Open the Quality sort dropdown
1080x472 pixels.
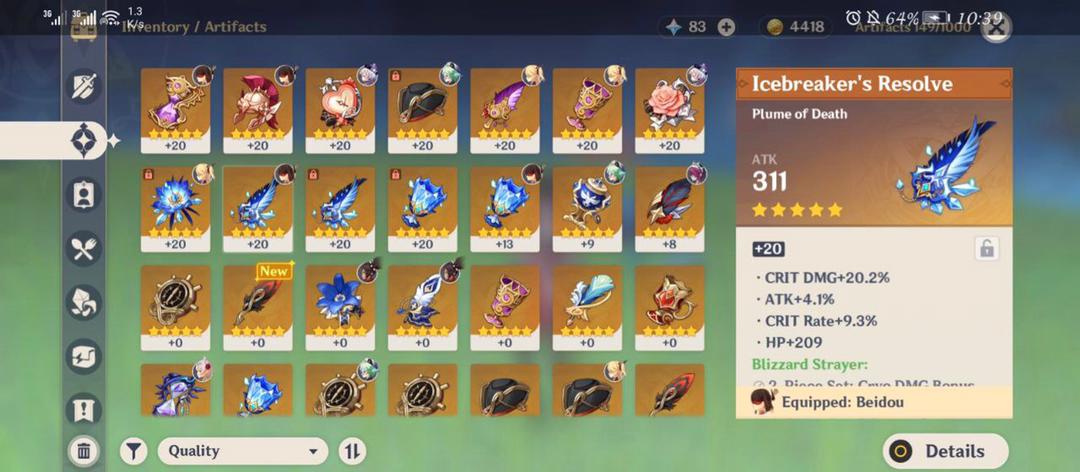[243, 451]
